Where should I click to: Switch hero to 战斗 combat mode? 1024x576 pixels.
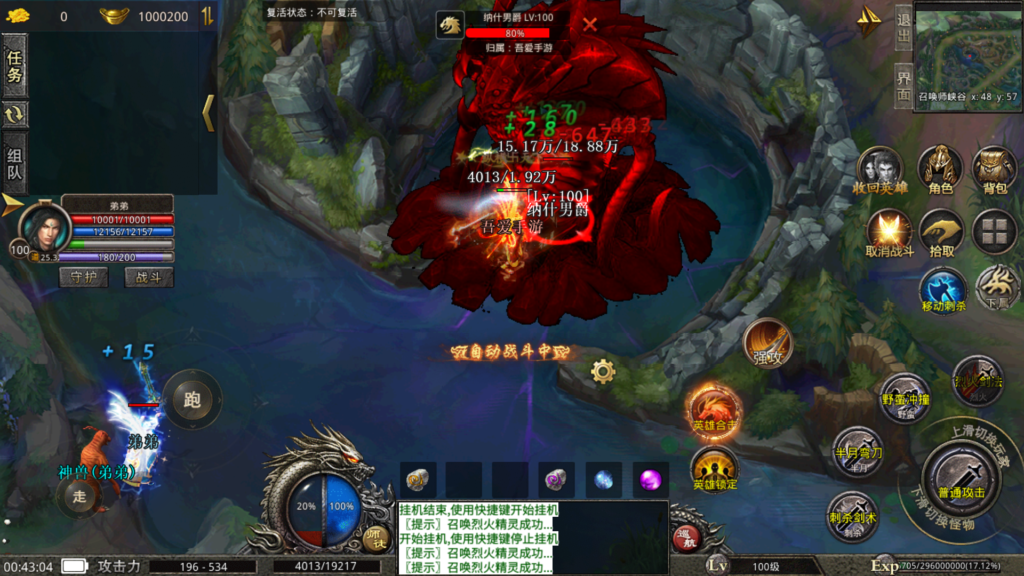tap(148, 277)
